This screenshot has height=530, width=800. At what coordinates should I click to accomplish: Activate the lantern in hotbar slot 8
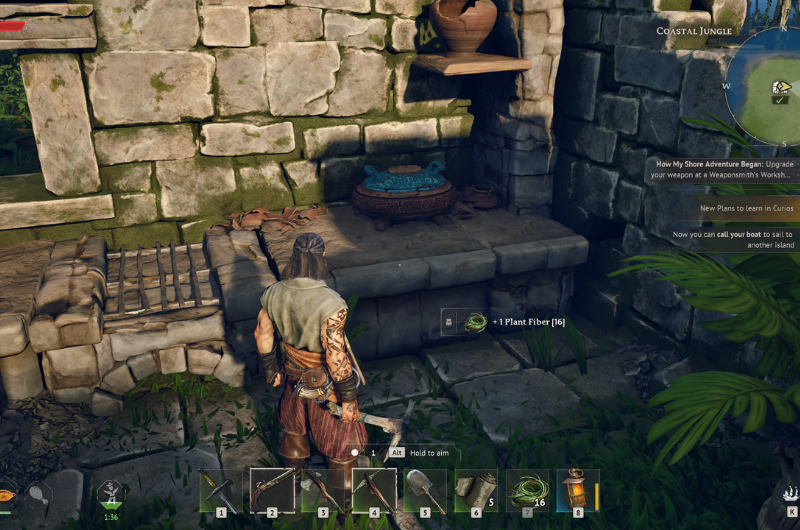(x=578, y=491)
